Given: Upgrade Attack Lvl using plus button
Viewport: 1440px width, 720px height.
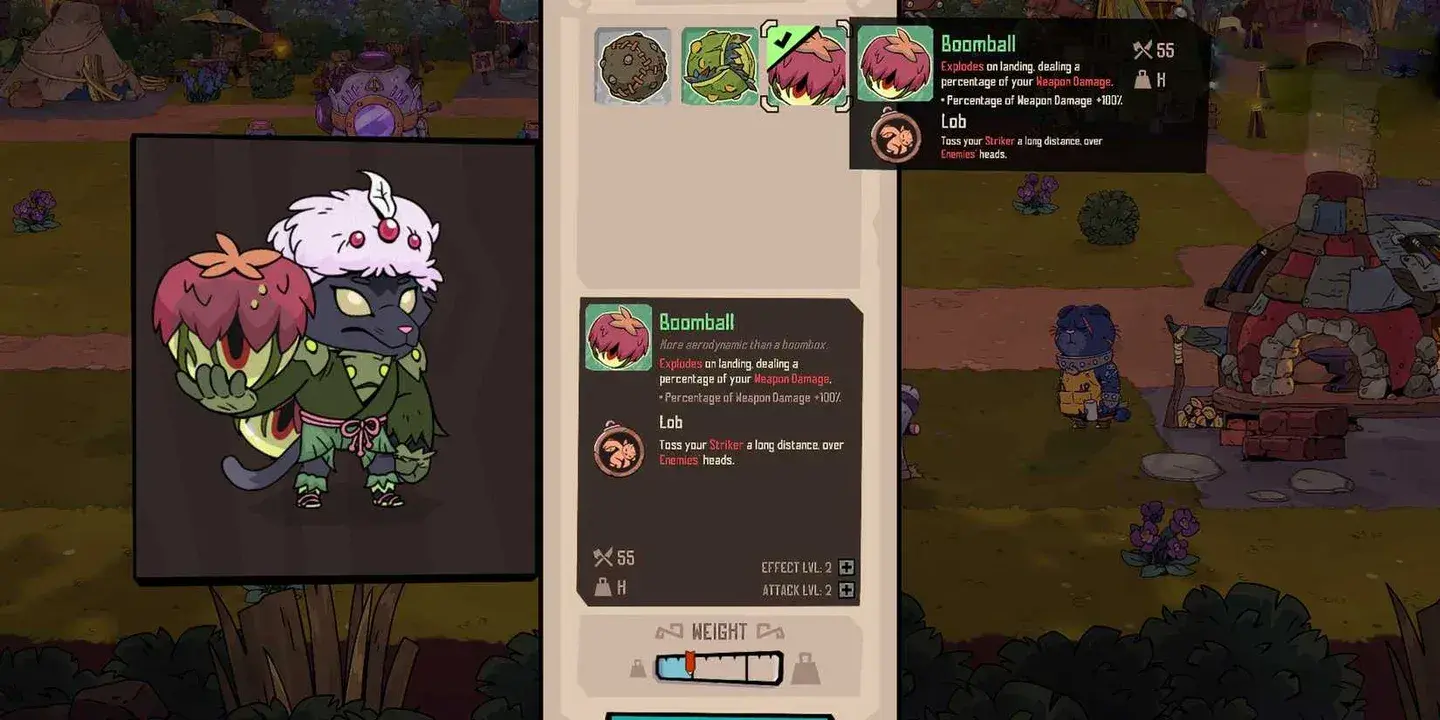Looking at the screenshot, I should click(x=847, y=590).
